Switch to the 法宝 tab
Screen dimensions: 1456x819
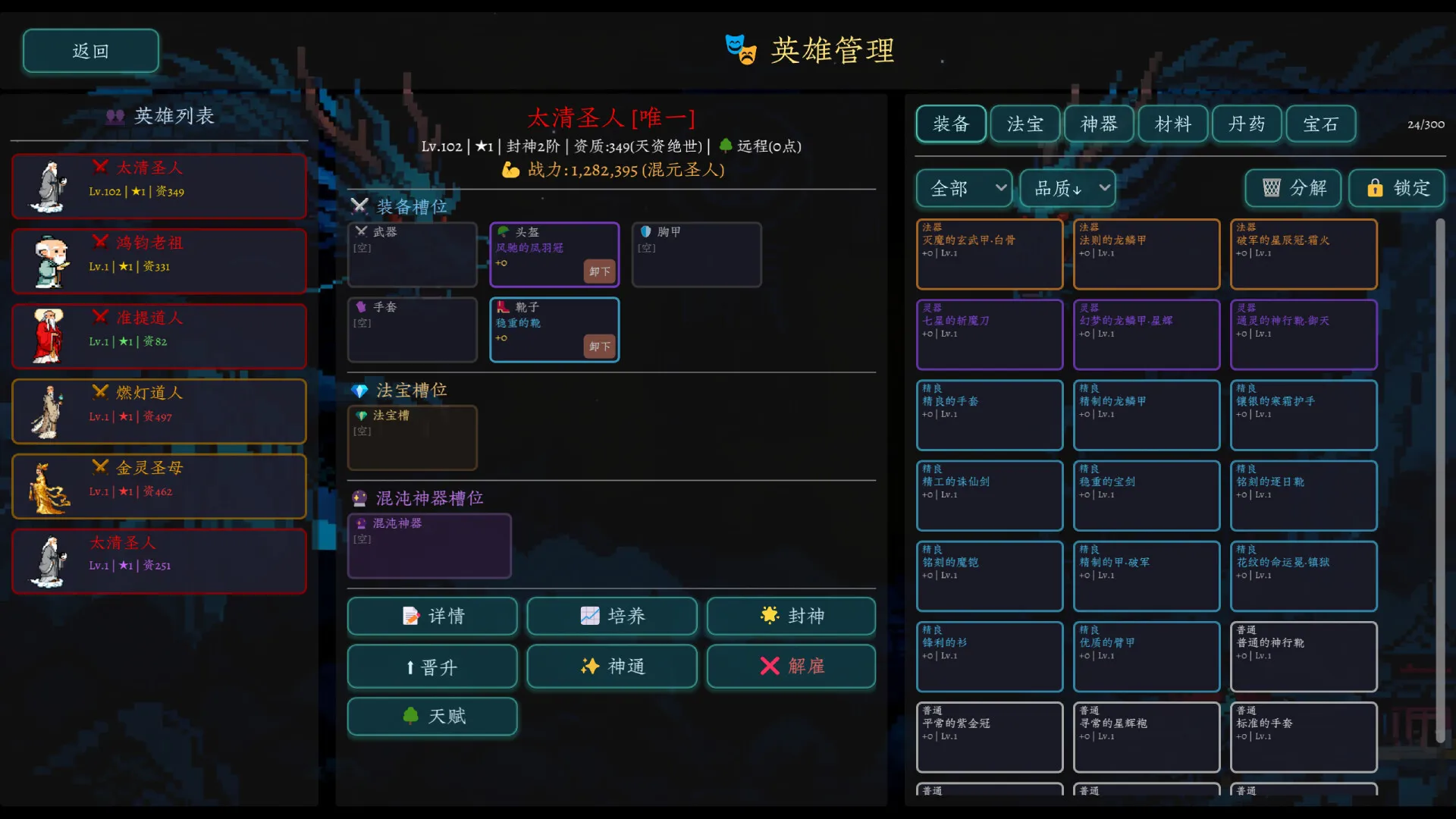[x=1025, y=124]
